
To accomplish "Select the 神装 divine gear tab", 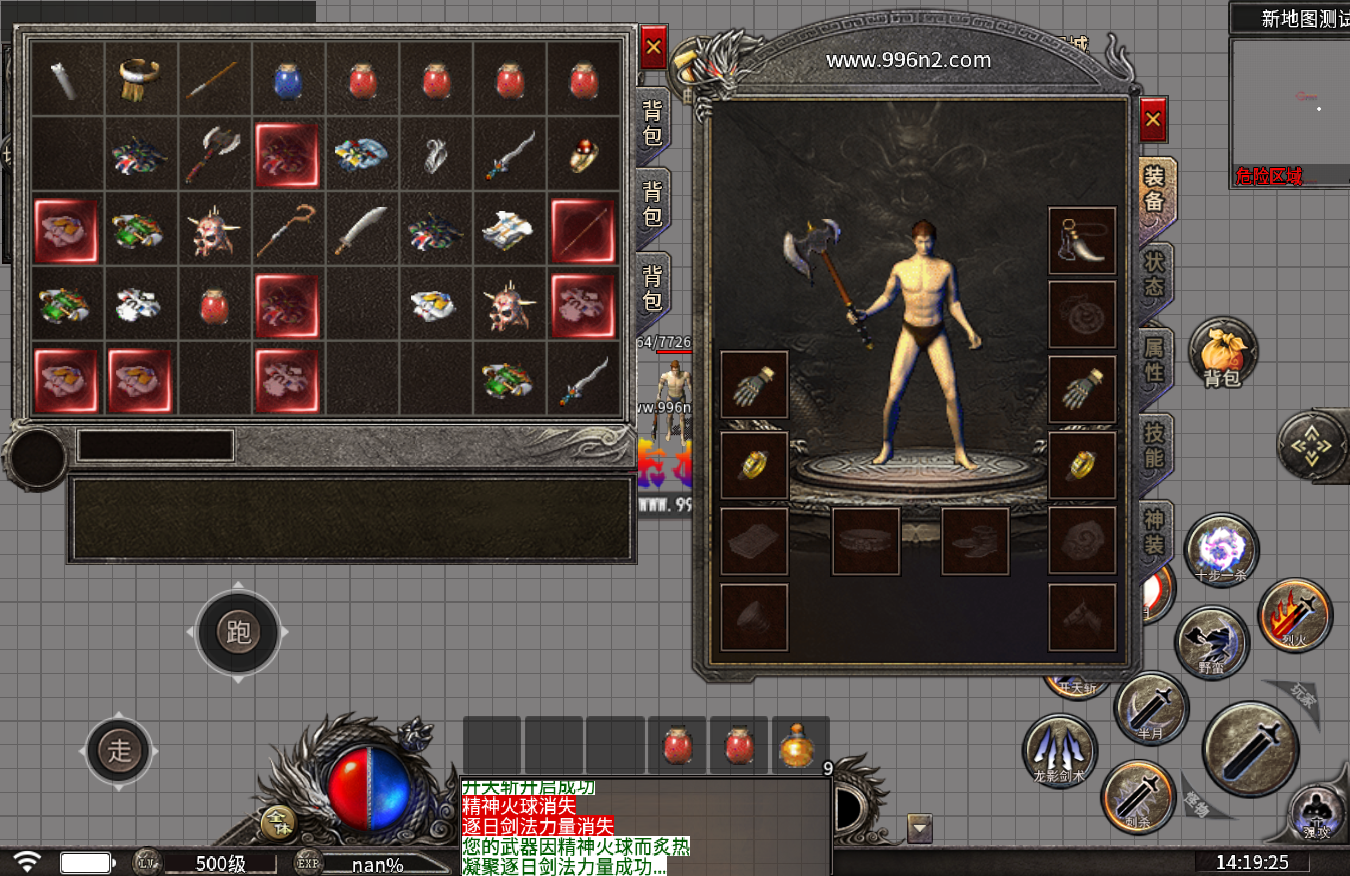I will (1155, 532).
